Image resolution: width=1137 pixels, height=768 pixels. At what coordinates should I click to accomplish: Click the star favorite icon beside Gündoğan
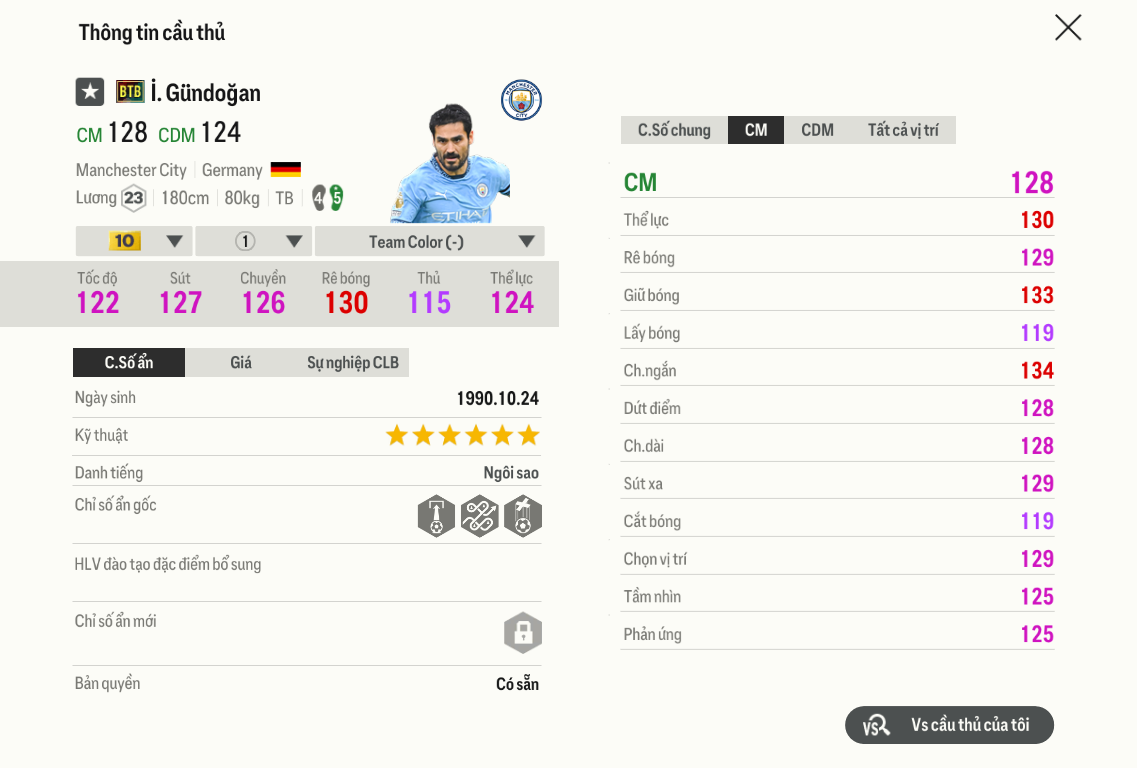click(x=90, y=92)
